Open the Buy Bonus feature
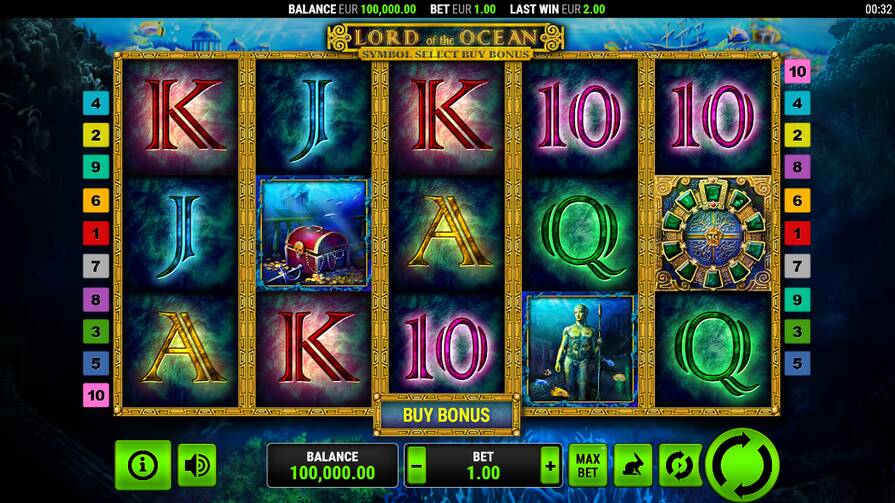 pyautogui.click(x=446, y=415)
